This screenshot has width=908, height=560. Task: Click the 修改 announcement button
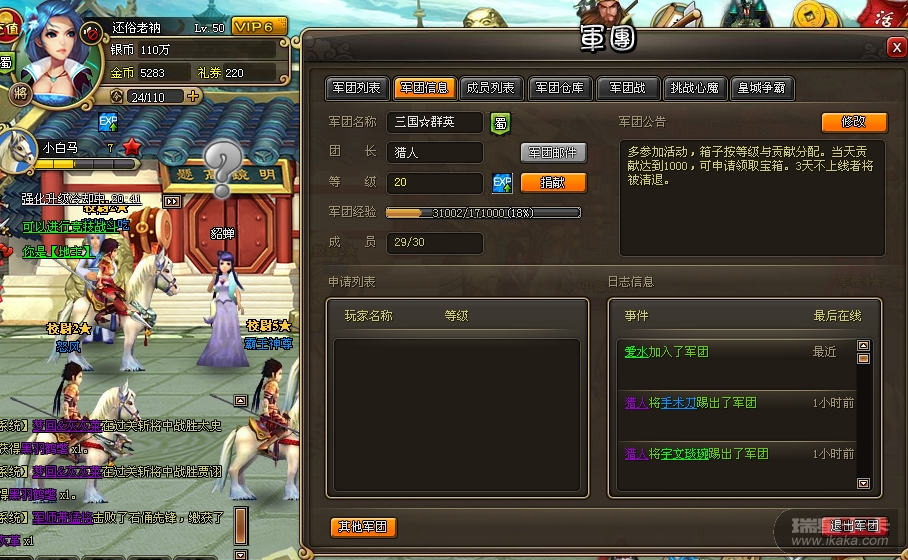pyautogui.click(x=854, y=122)
